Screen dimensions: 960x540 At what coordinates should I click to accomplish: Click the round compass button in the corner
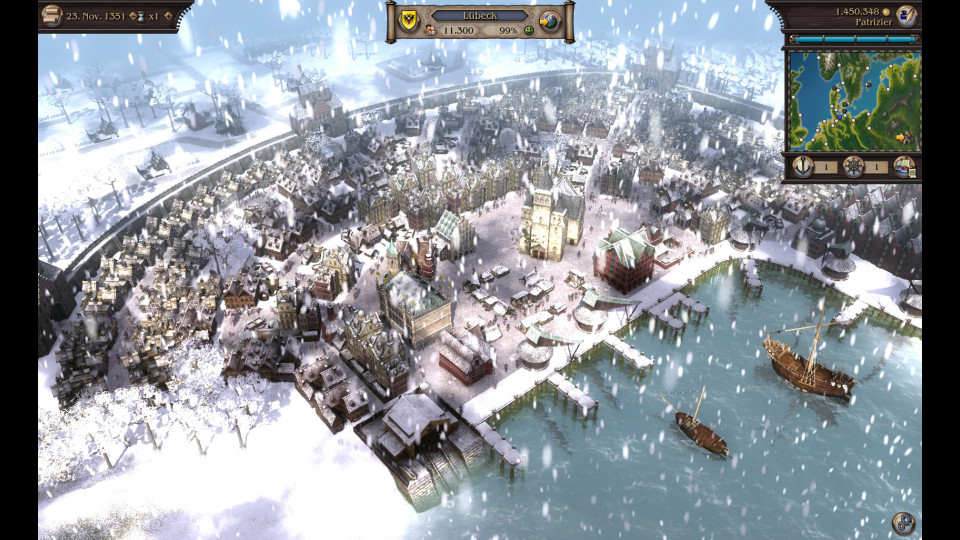point(902,522)
